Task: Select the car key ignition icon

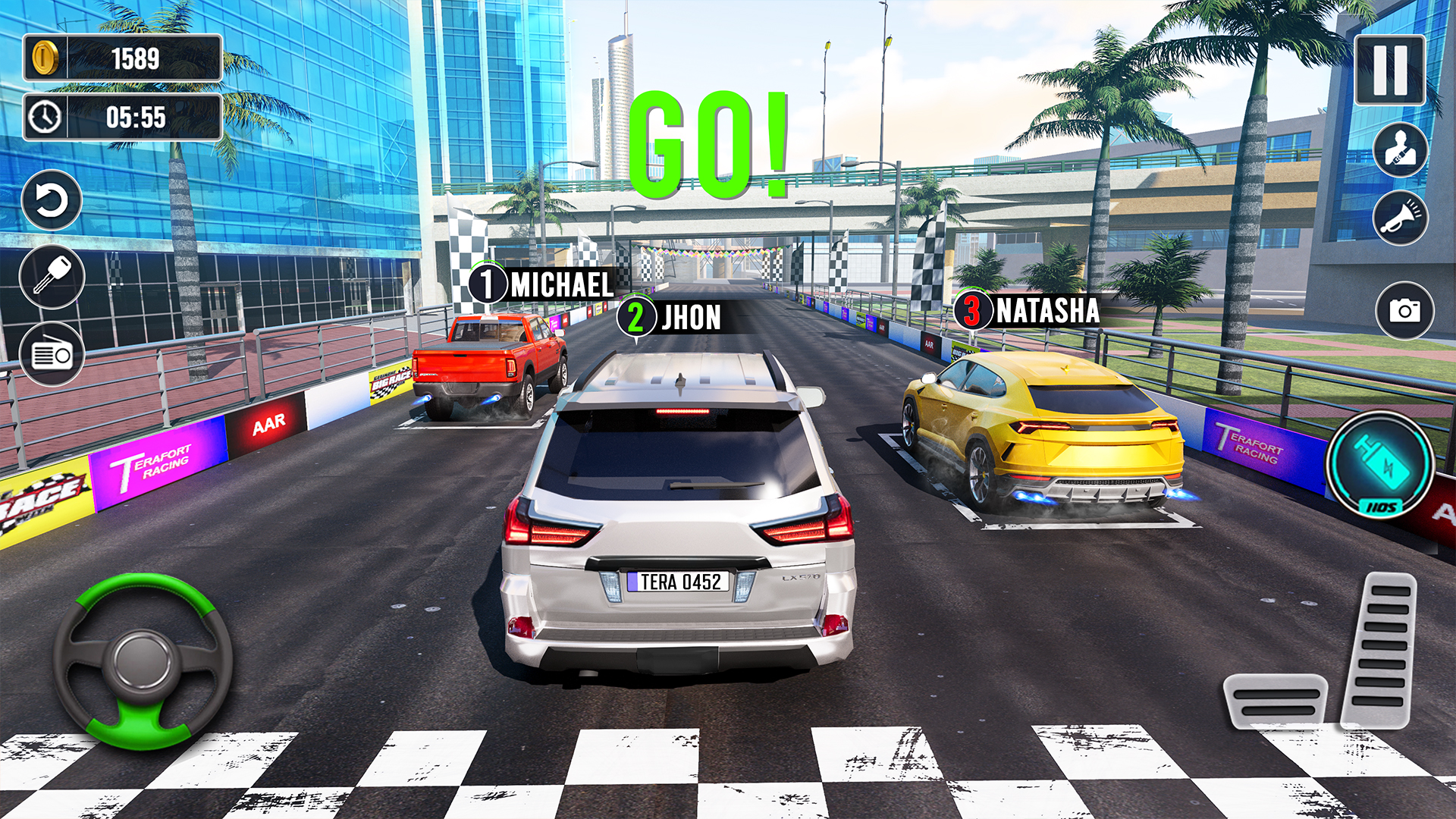Action: (51, 275)
